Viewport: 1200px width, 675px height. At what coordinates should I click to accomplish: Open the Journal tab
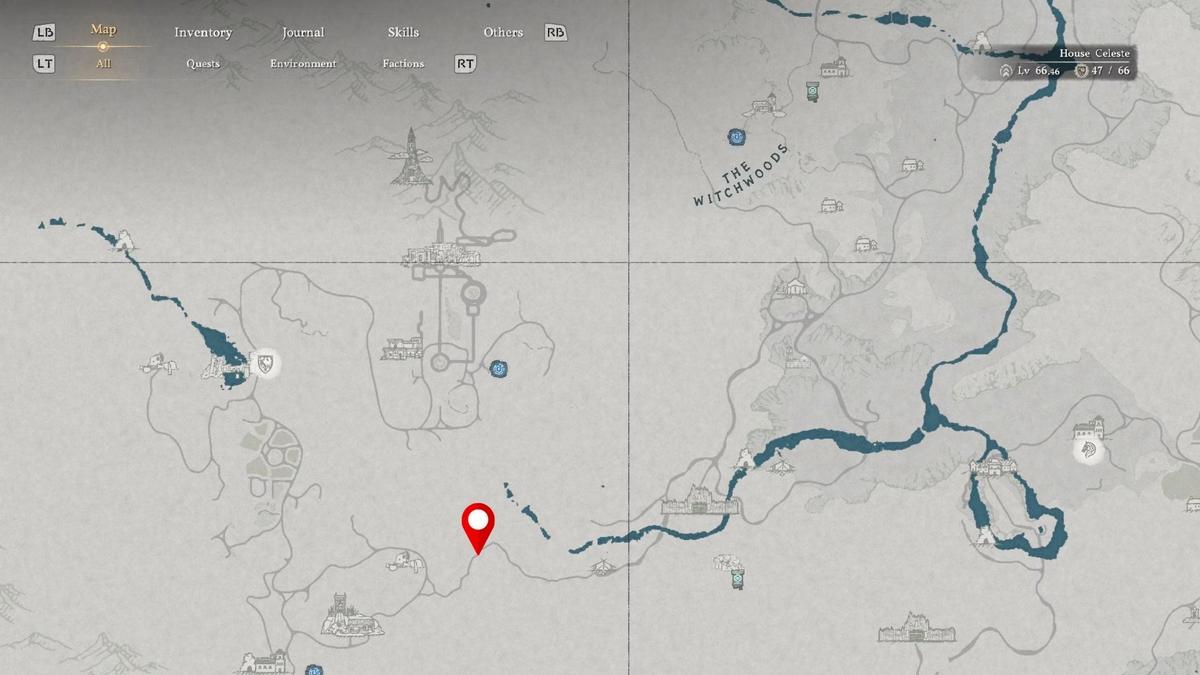303,32
